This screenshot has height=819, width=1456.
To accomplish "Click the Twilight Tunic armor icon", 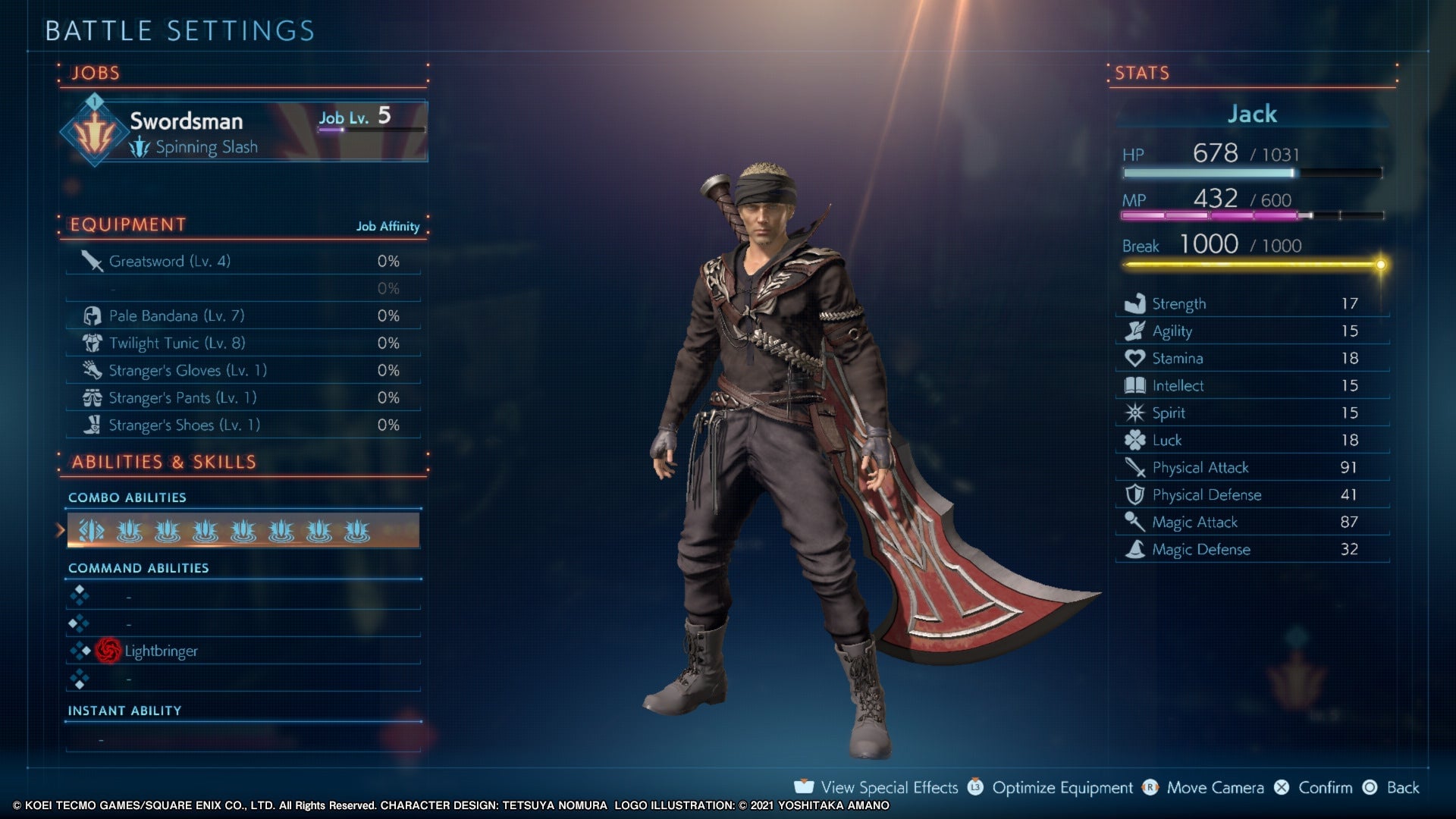I will click(x=91, y=342).
